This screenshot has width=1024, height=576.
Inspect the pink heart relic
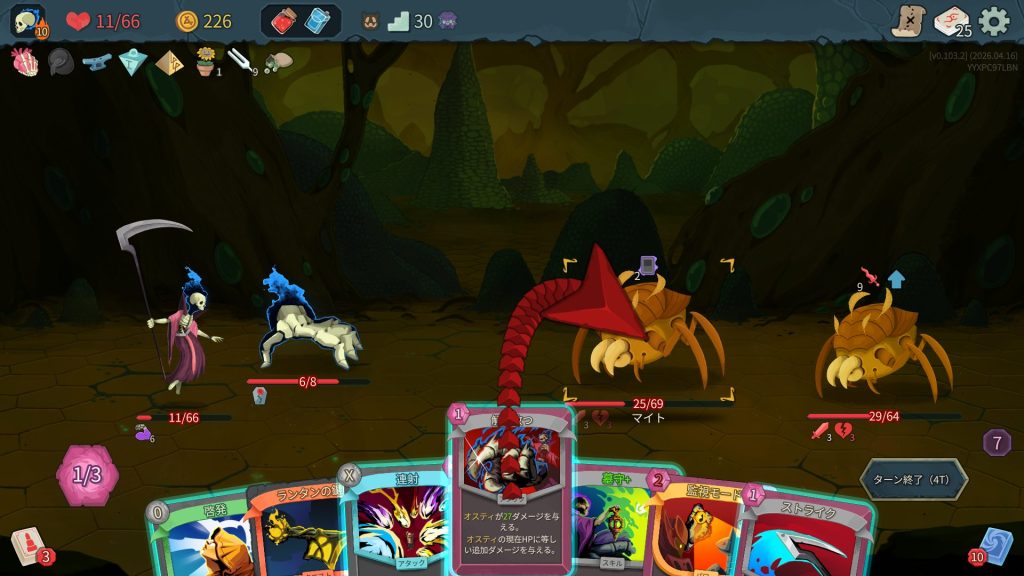(x=24, y=62)
